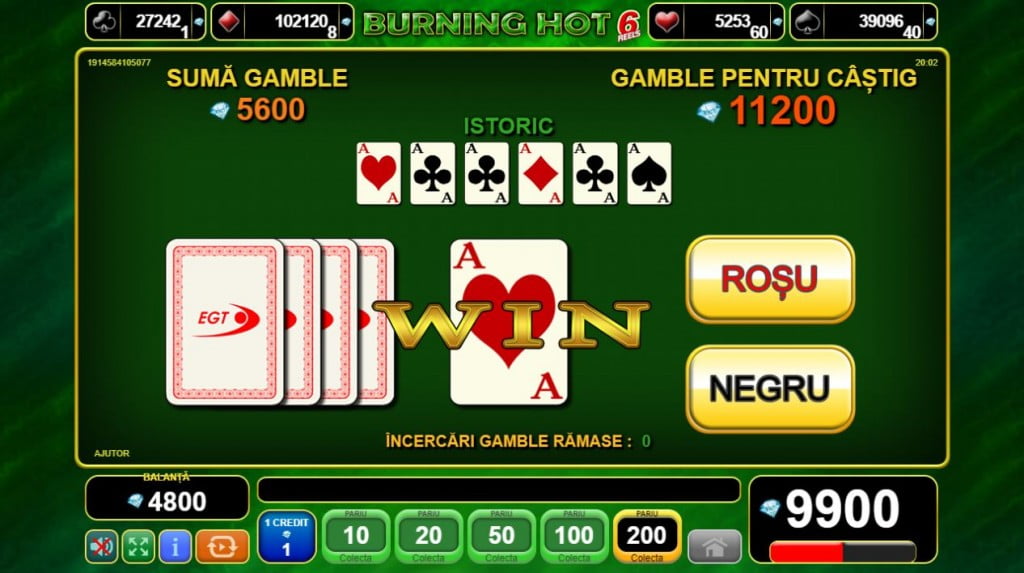Open the blue info paytable button
The image size is (1024, 573).
coord(175,546)
